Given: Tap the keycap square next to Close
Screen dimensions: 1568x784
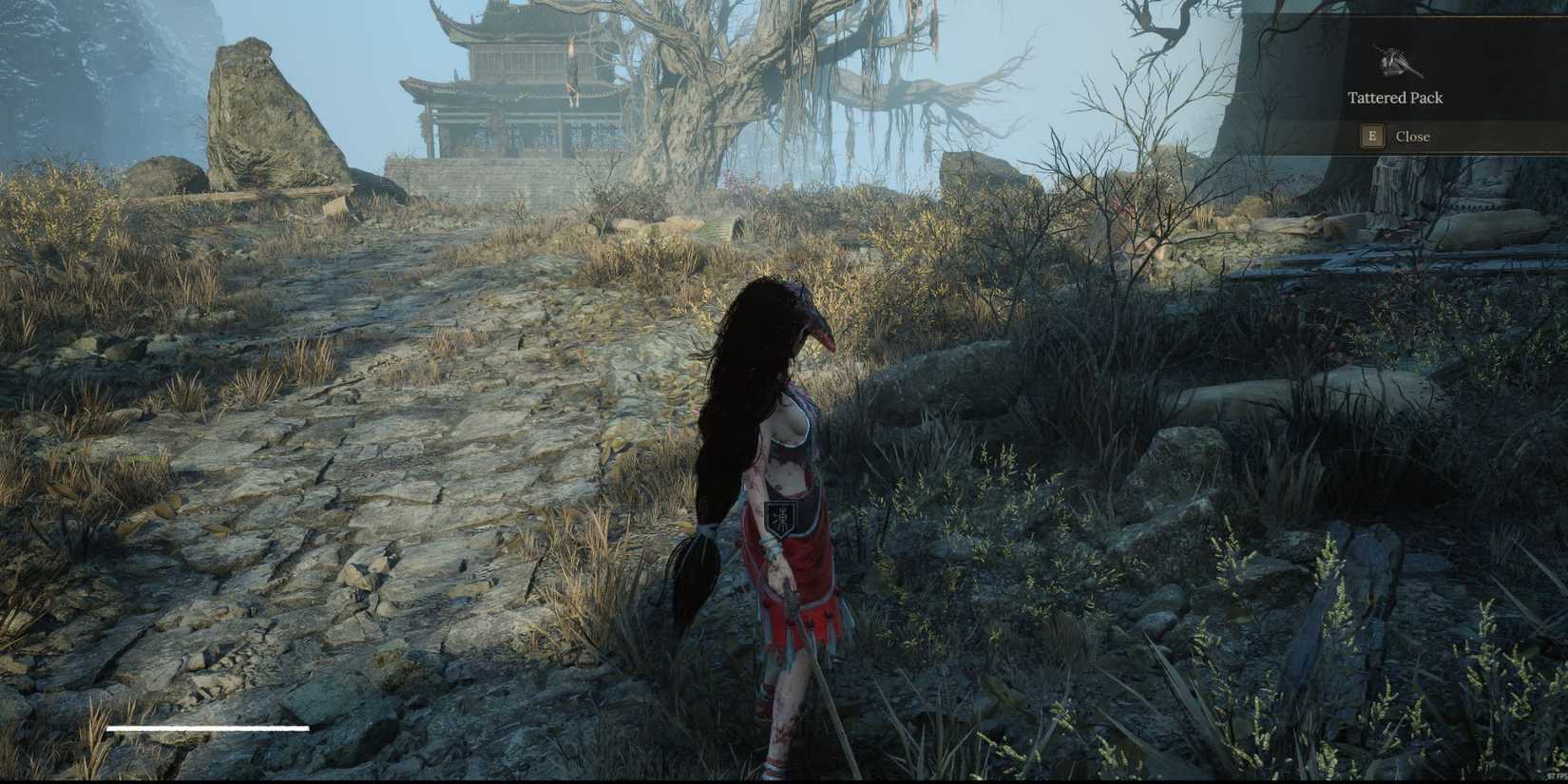Looking at the screenshot, I should [1372, 136].
